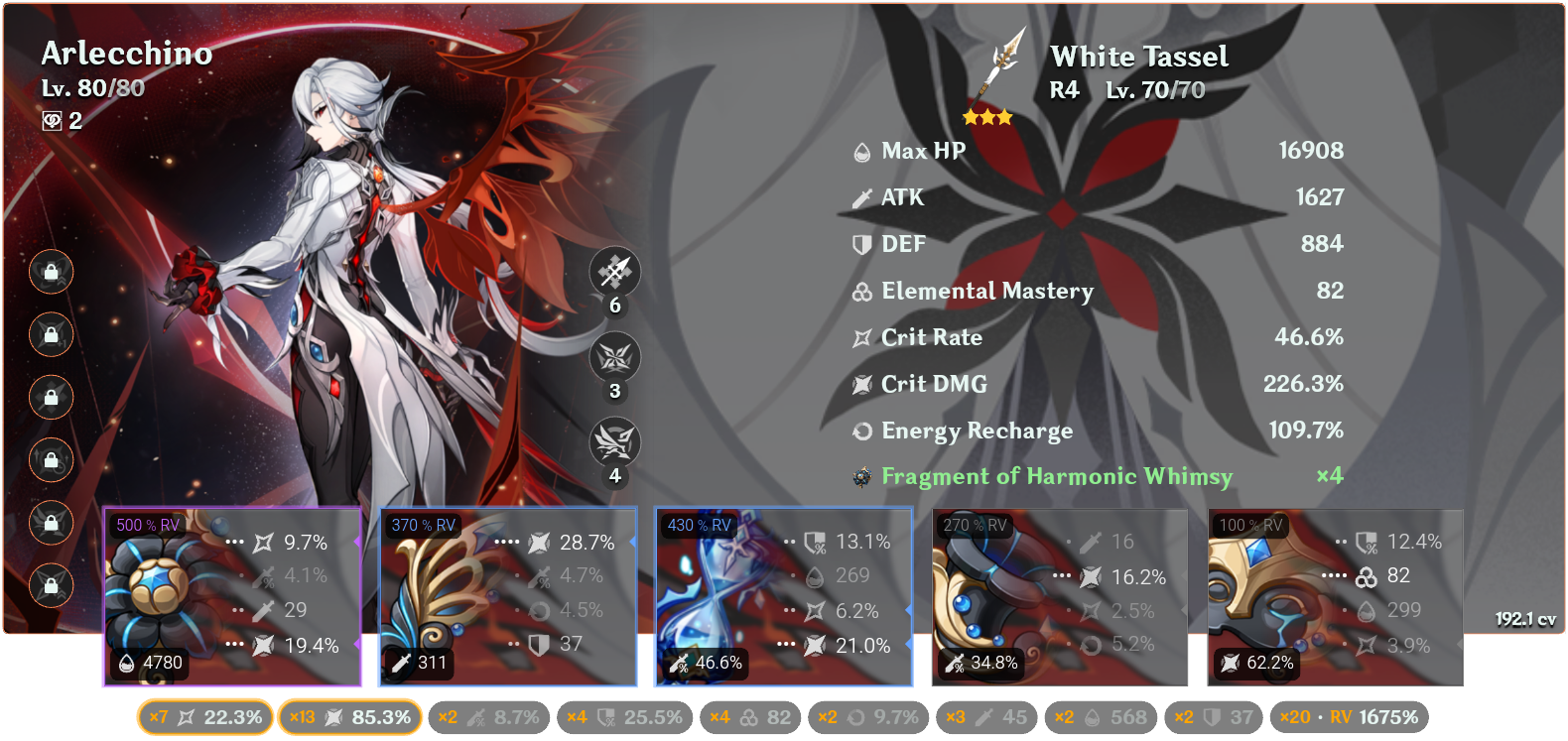Select the Normal Attack talent icon showing level 6
The height and width of the screenshot is (741, 1568).
click(616, 273)
